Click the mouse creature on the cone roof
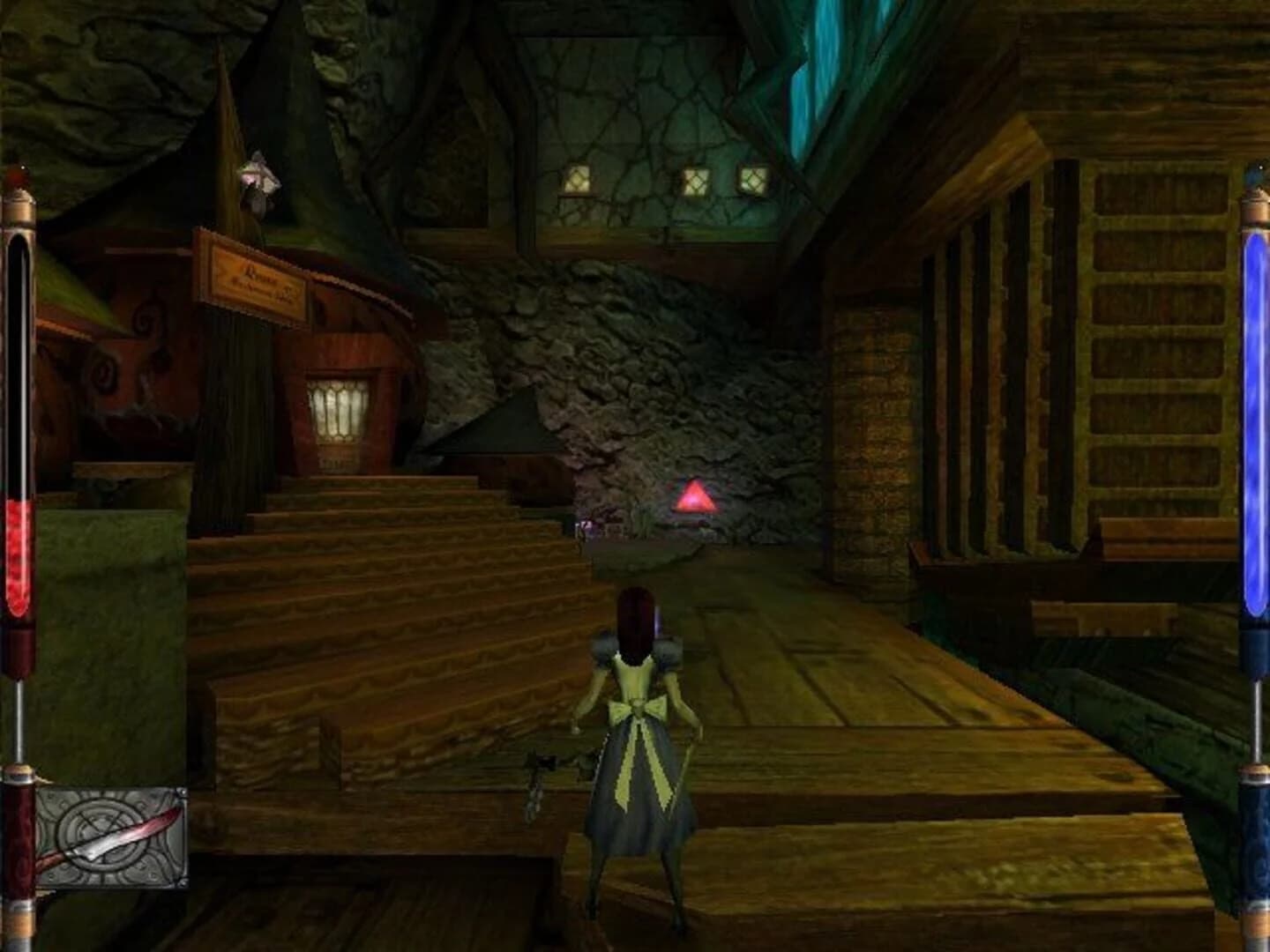Screen dimensions: 1270x952 coord(259,179)
